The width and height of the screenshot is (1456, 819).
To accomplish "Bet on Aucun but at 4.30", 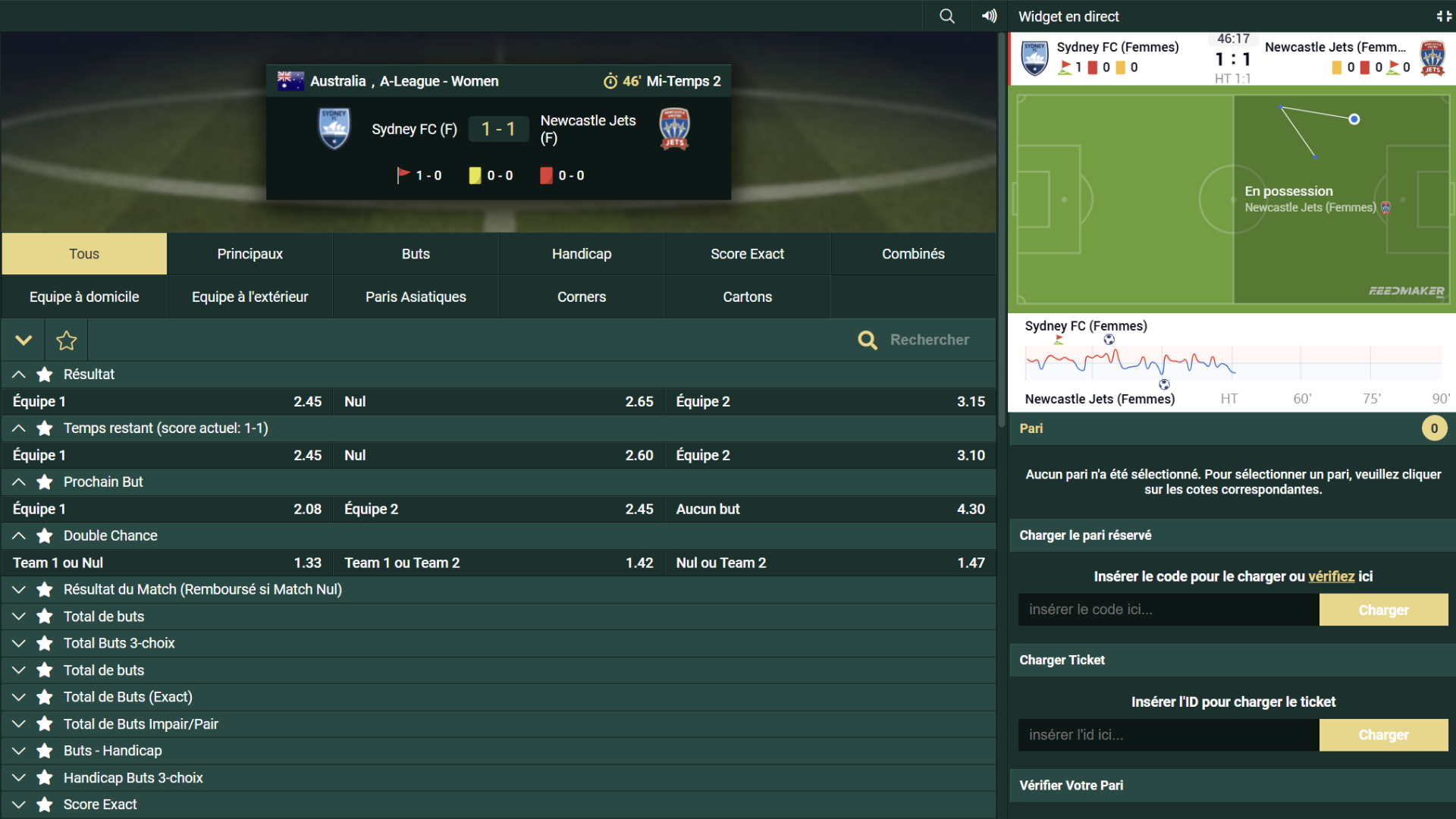I will 830,509.
